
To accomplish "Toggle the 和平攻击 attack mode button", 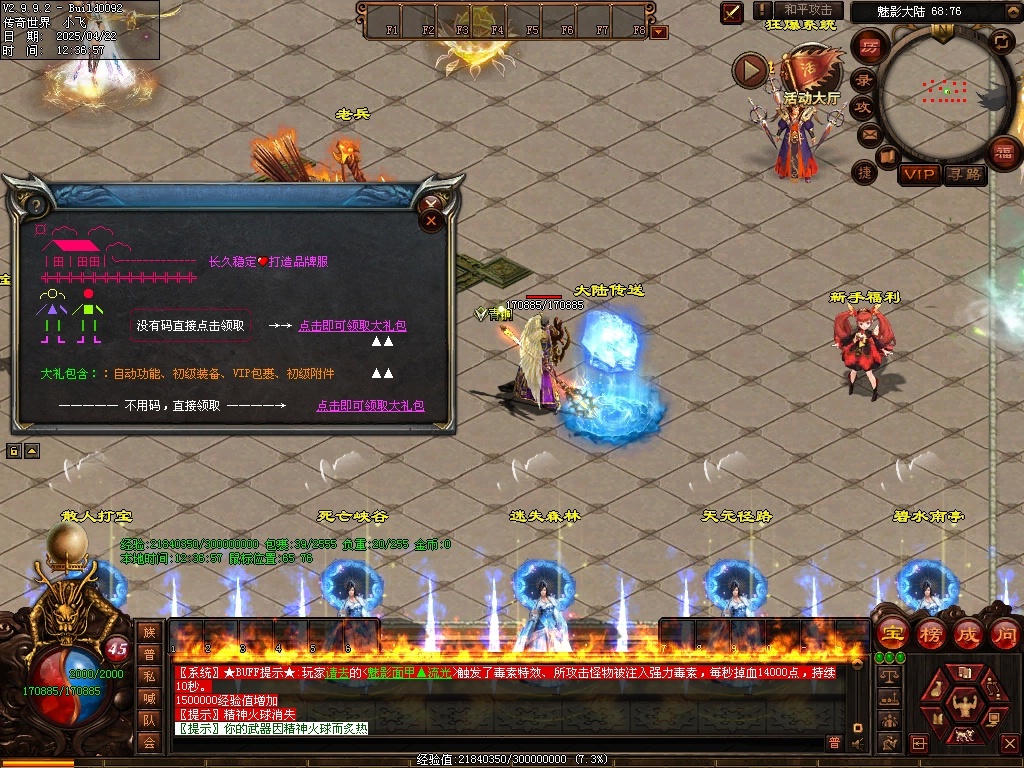I will [x=808, y=10].
